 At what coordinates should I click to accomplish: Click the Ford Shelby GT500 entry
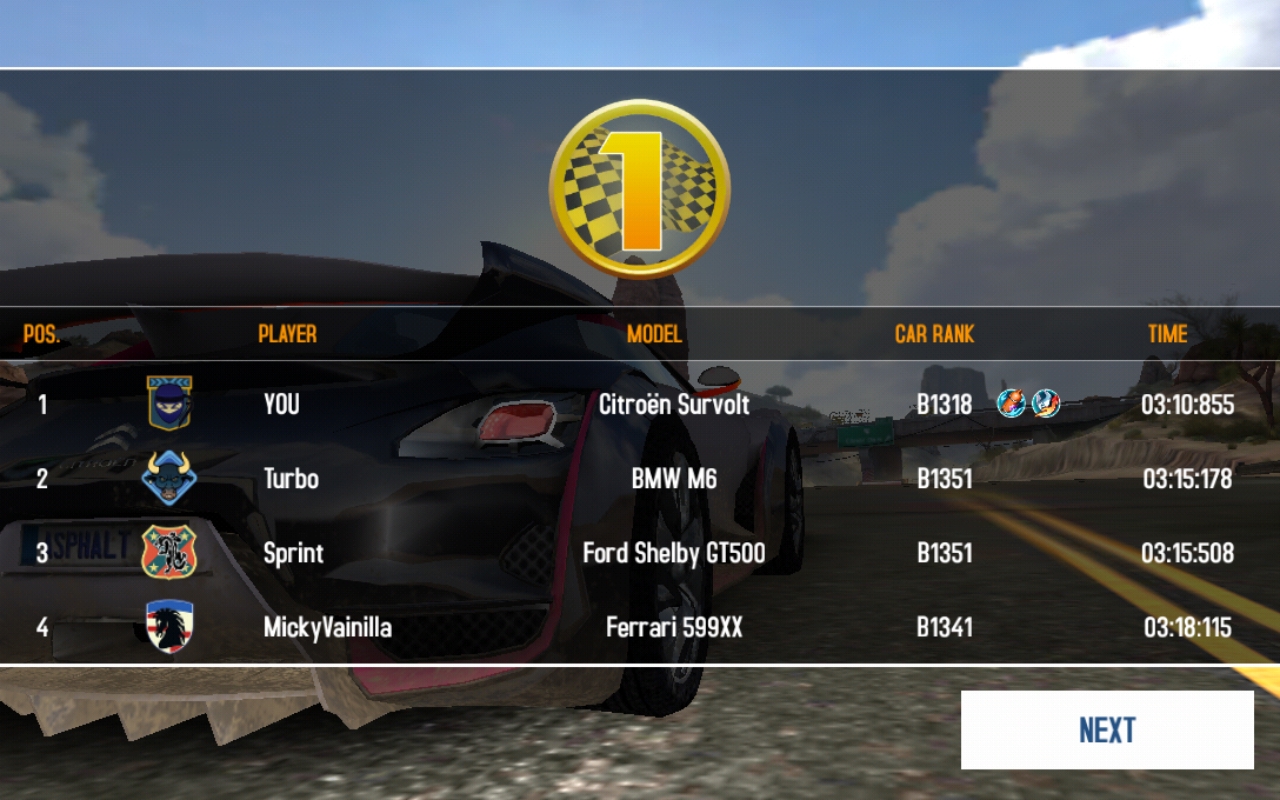[x=673, y=552]
